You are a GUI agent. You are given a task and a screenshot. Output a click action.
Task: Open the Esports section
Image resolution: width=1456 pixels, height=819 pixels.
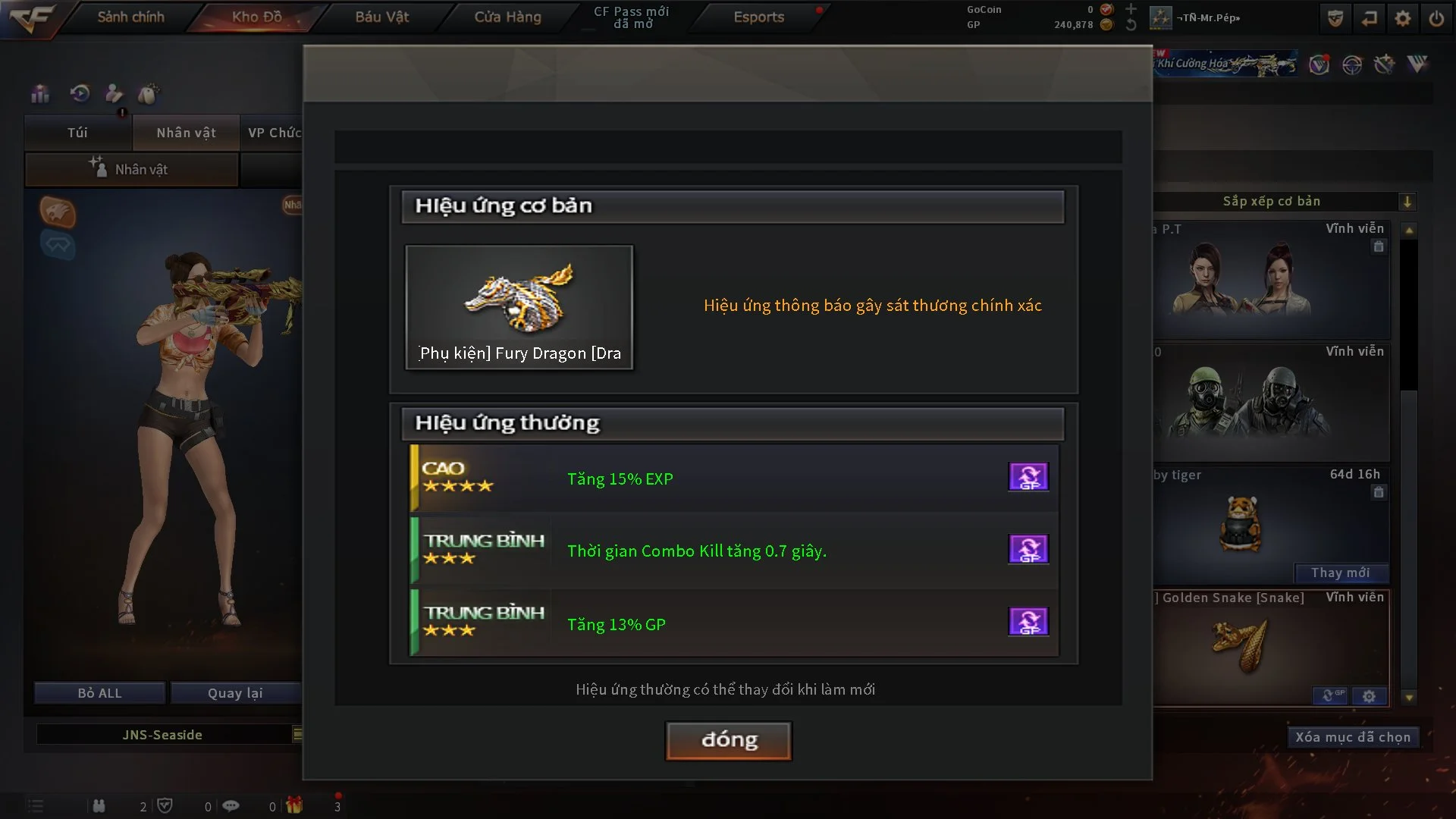[758, 17]
